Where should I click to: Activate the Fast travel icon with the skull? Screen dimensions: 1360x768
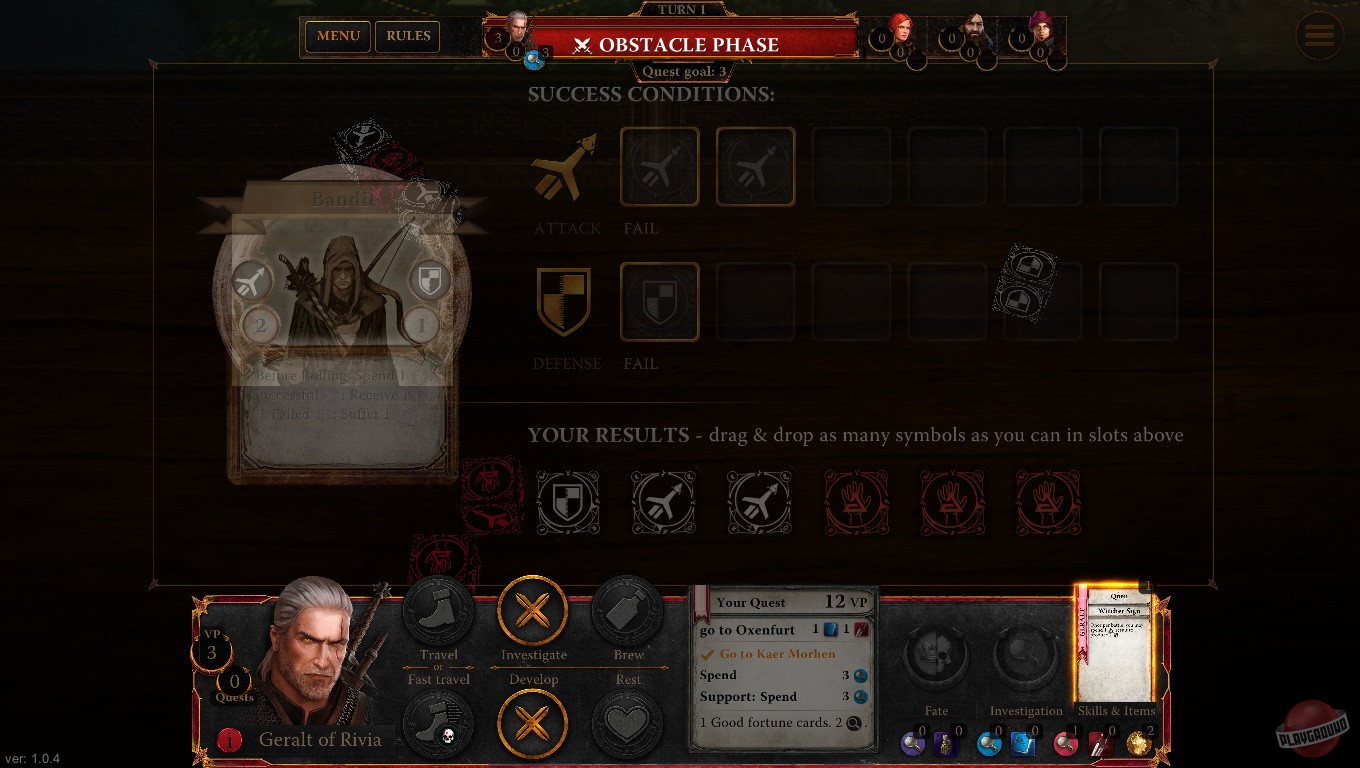click(439, 723)
